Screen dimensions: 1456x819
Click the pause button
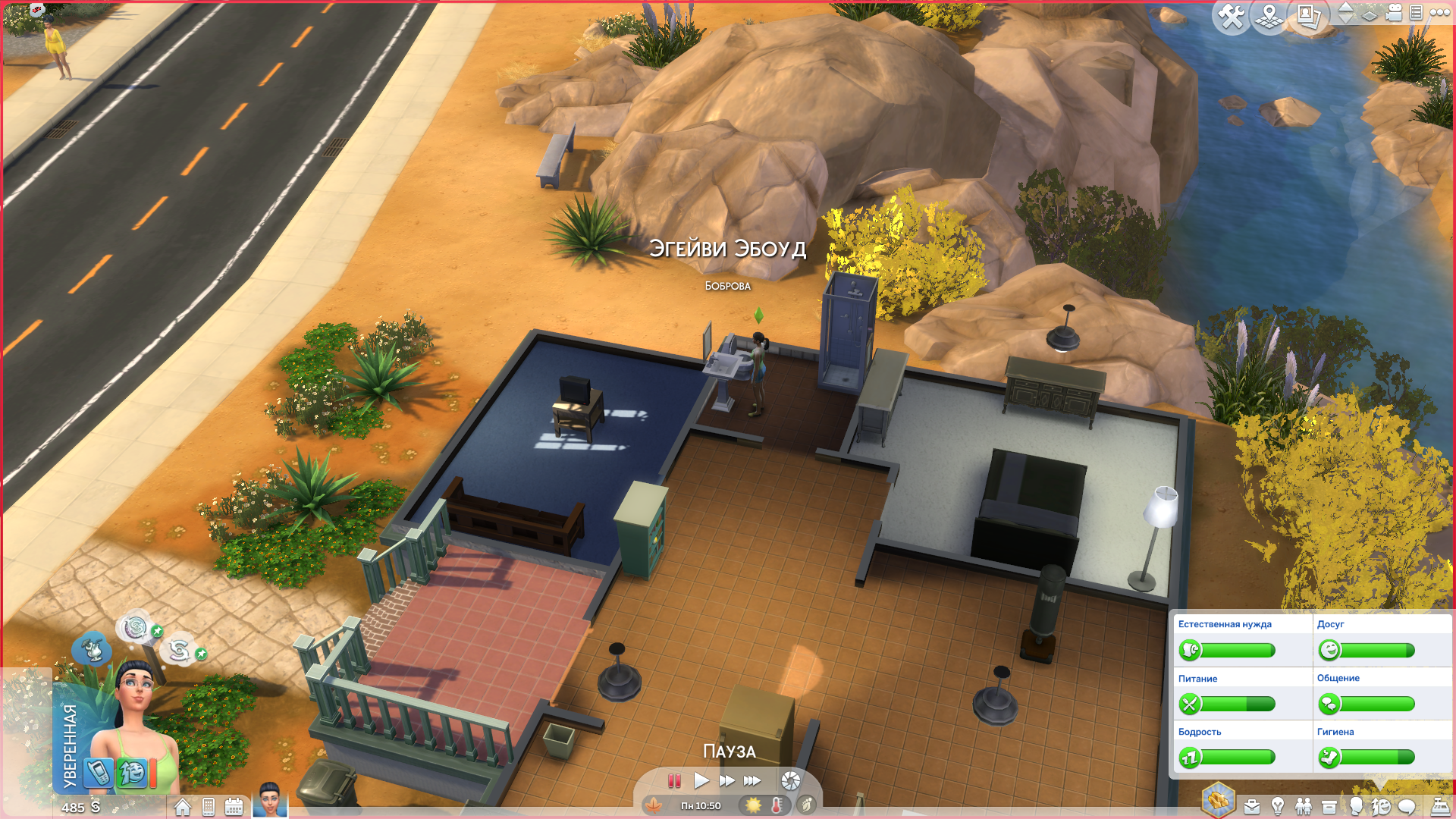[x=674, y=780]
